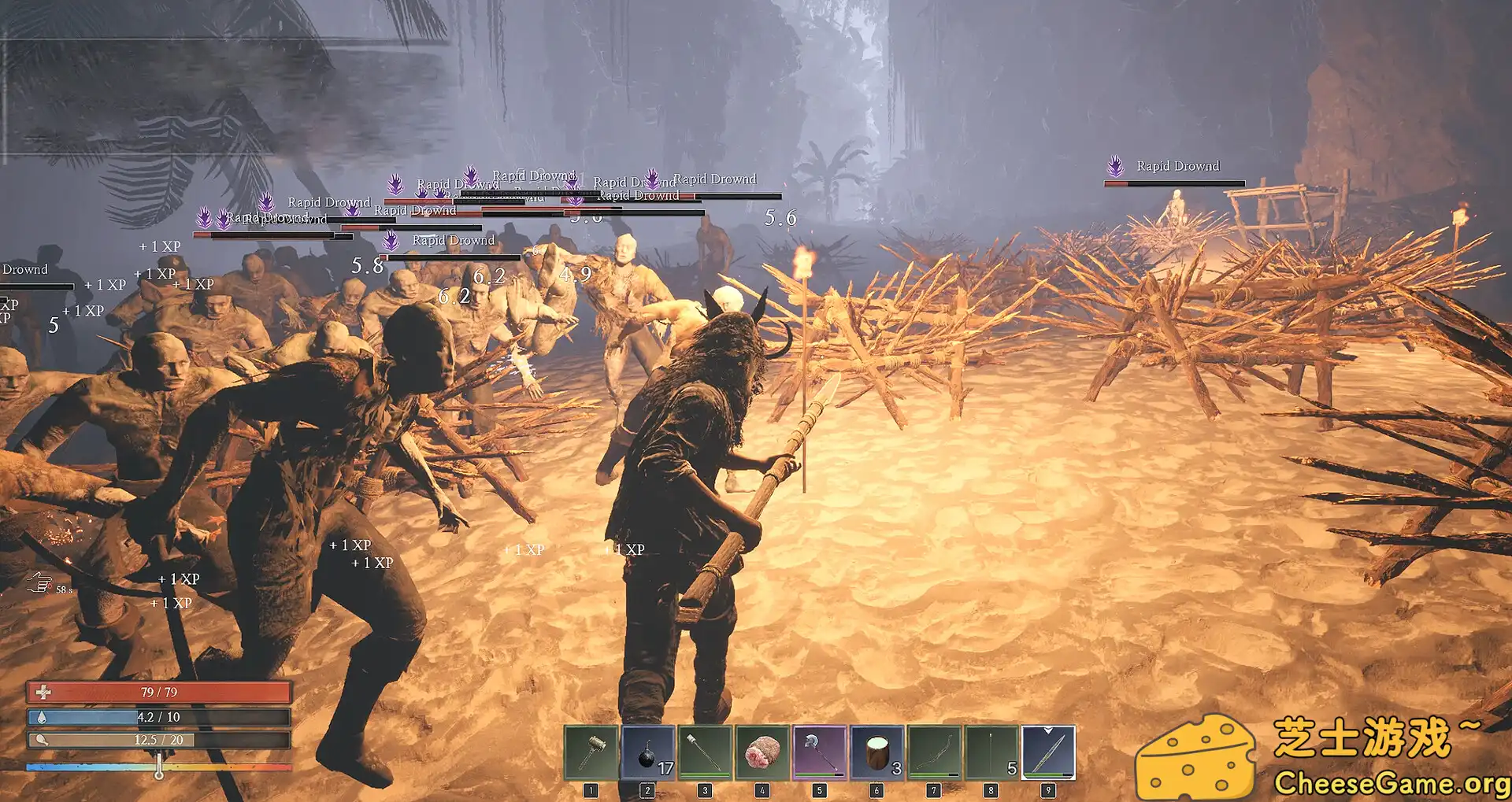Equip the purple-backed battle axe
This screenshot has width=1512, height=802.
point(819,752)
